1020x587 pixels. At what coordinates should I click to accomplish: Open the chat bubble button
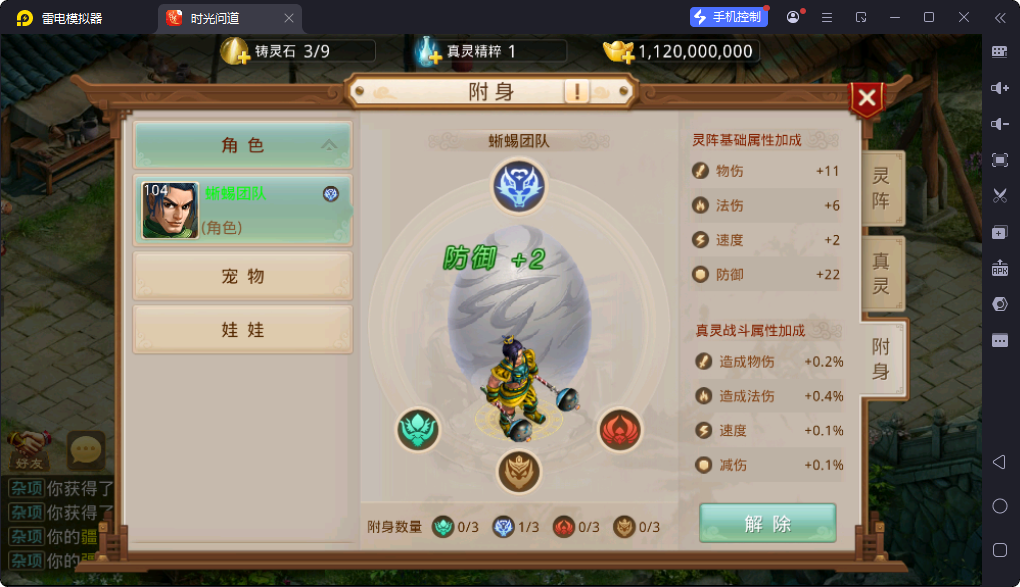coord(86,450)
